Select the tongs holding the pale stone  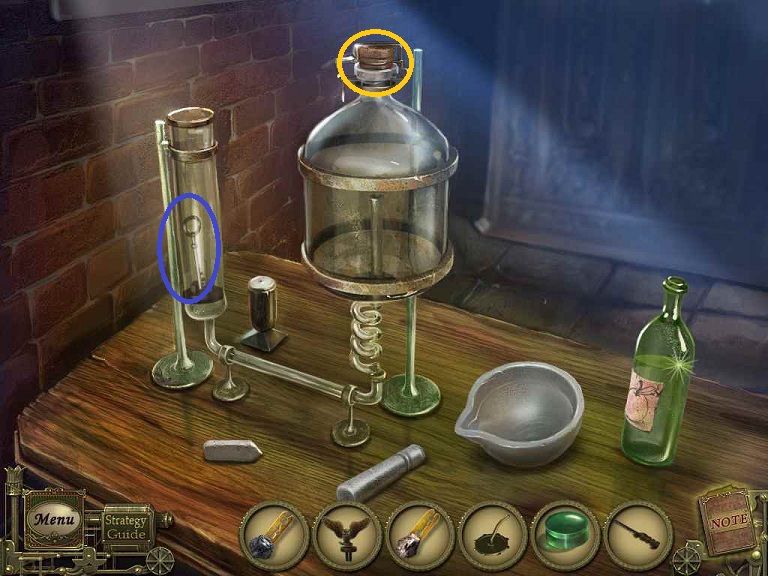[420, 535]
